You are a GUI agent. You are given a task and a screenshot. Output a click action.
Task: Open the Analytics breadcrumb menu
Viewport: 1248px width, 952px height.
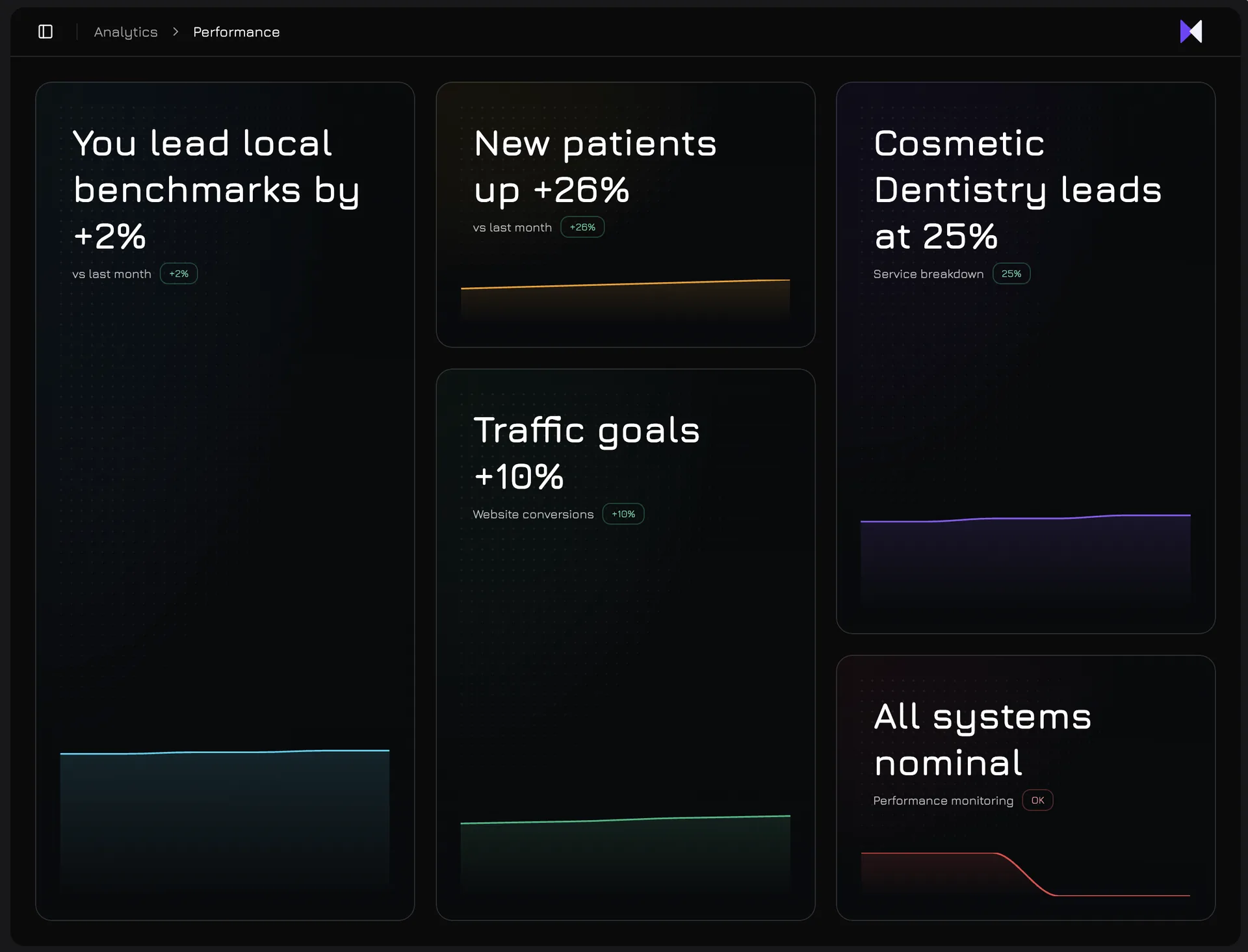[125, 31]
